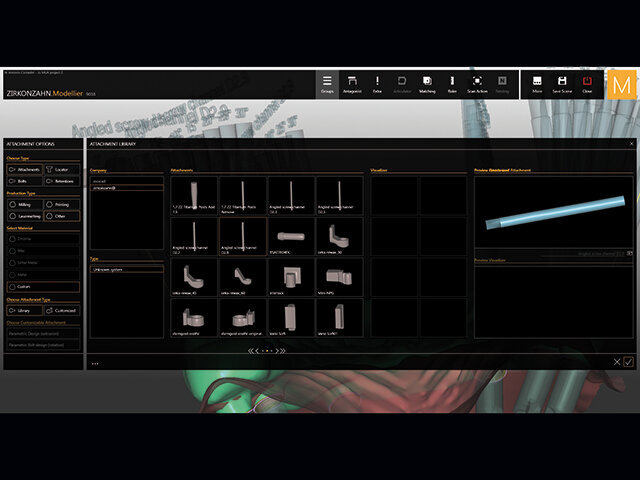Select the Bolts type option

point(25,181)
